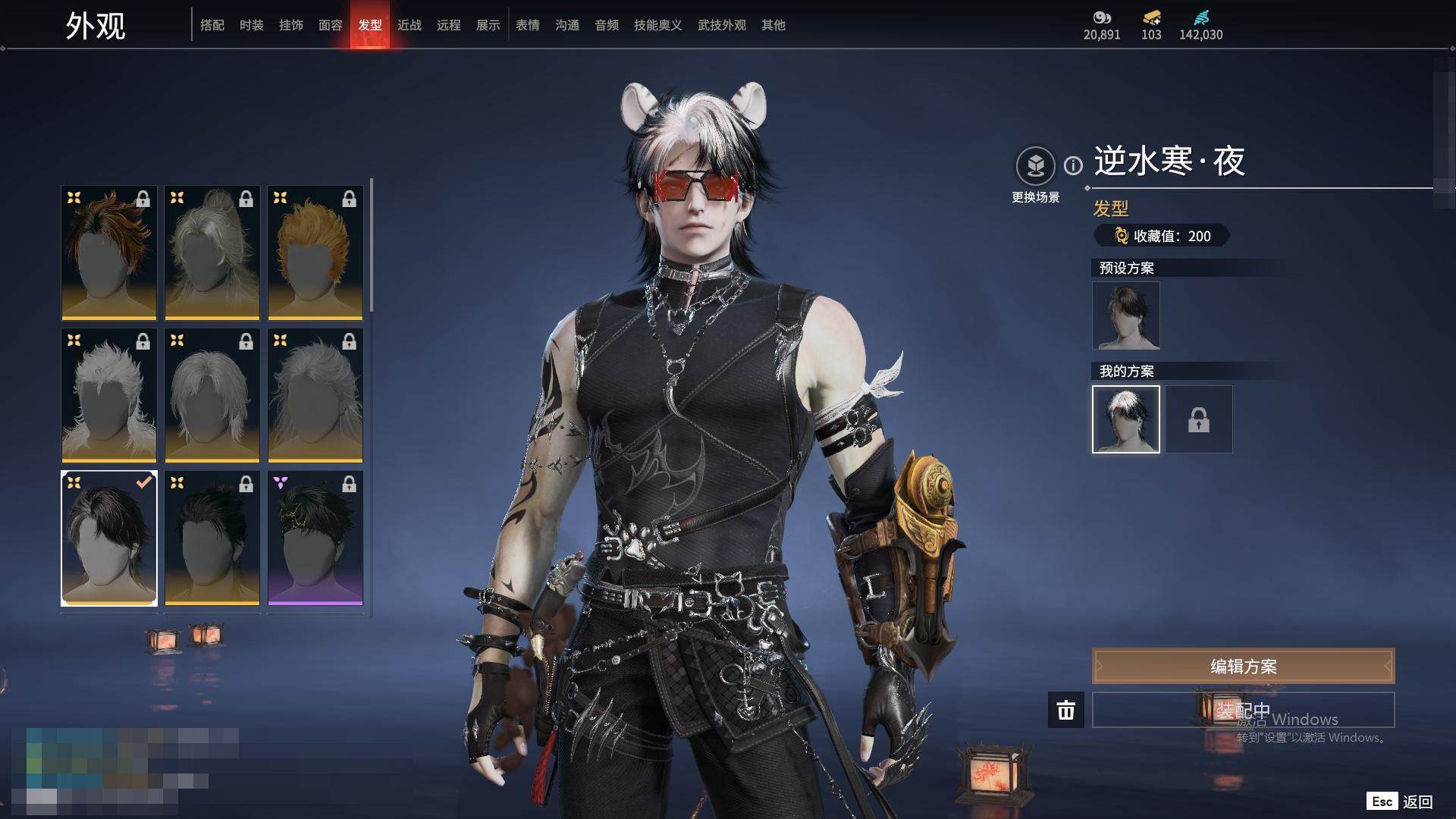Click the 编辑方案 button
1456x819 pixels.
pyautogui.click(x=1243, y=667)
